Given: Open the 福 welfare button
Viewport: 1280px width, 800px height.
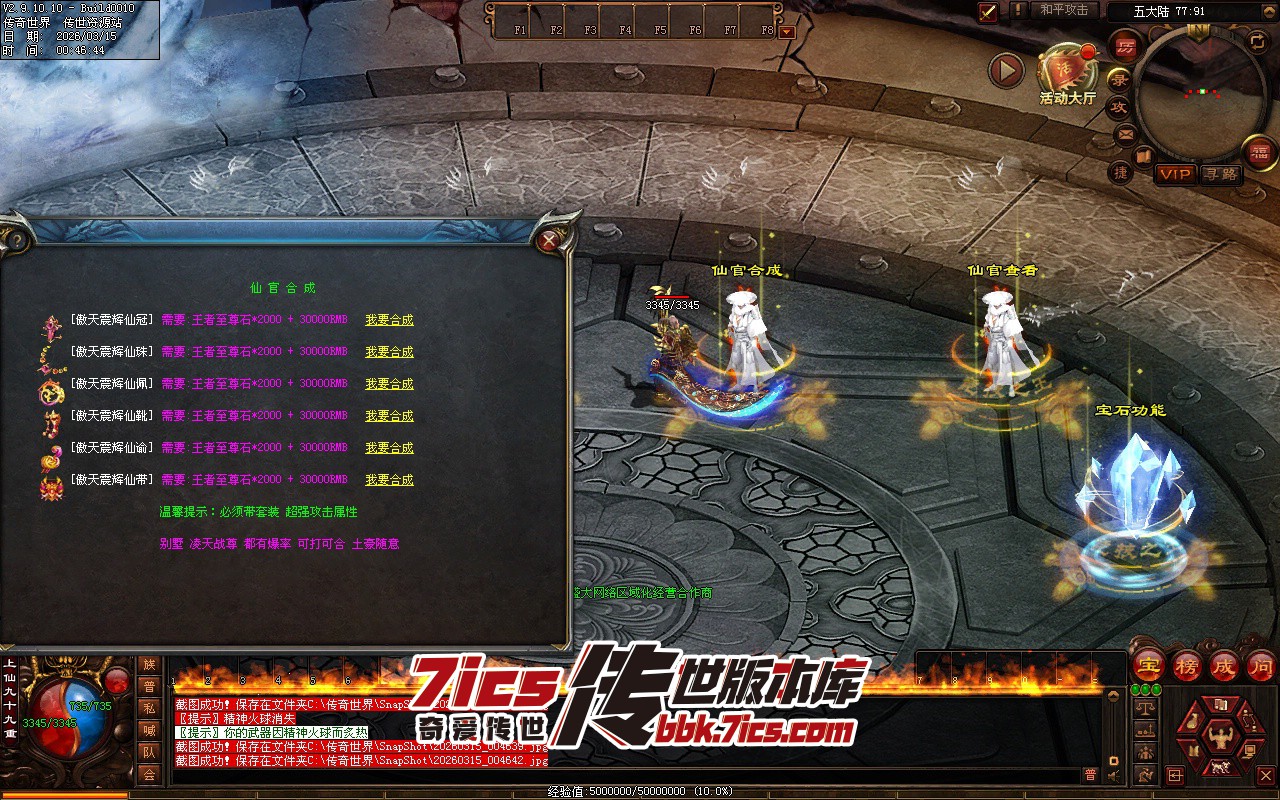Looking at the screenshot, I should coord(1259,151).
